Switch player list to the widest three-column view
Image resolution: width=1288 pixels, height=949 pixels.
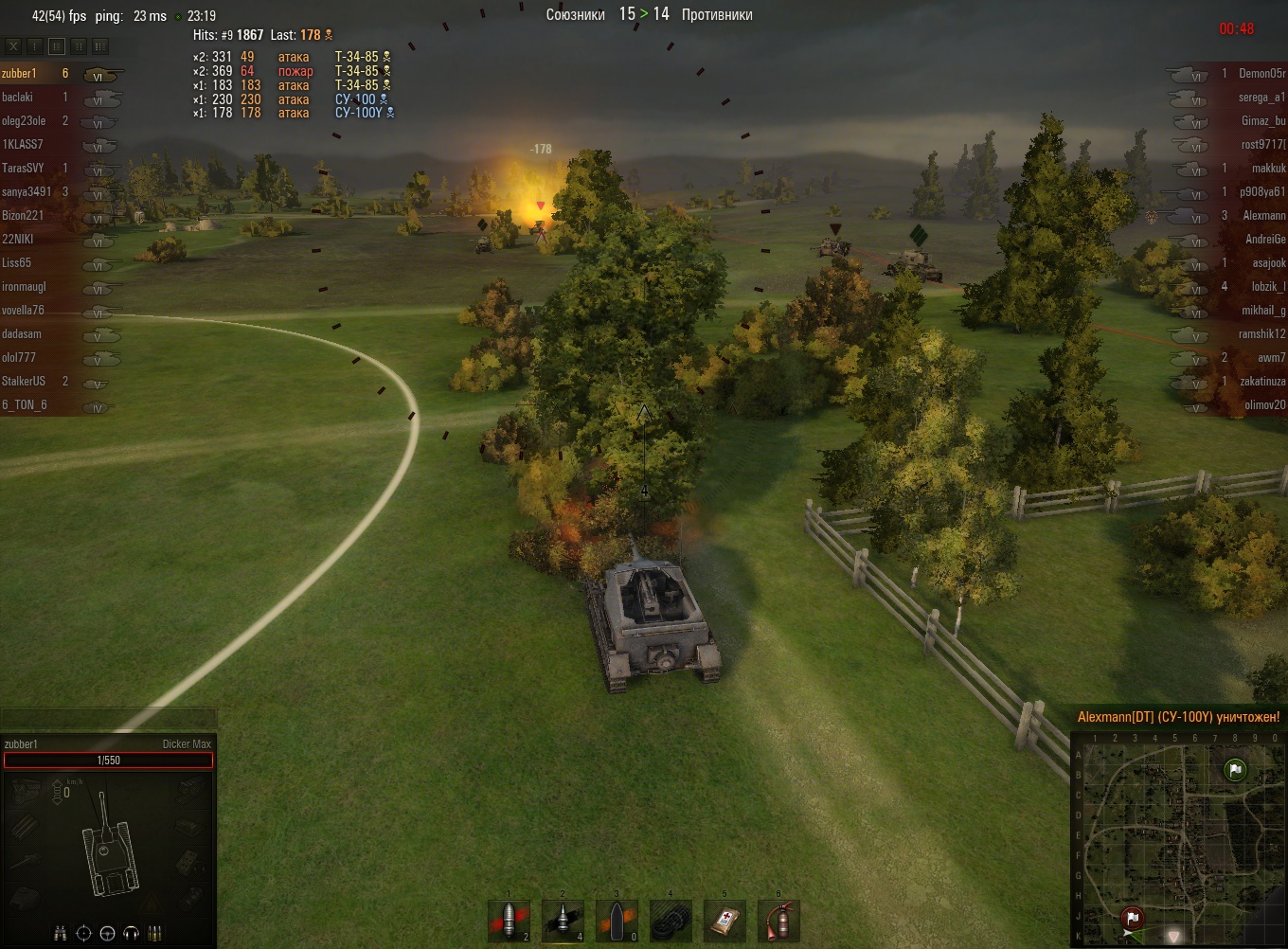coord(100,45)
